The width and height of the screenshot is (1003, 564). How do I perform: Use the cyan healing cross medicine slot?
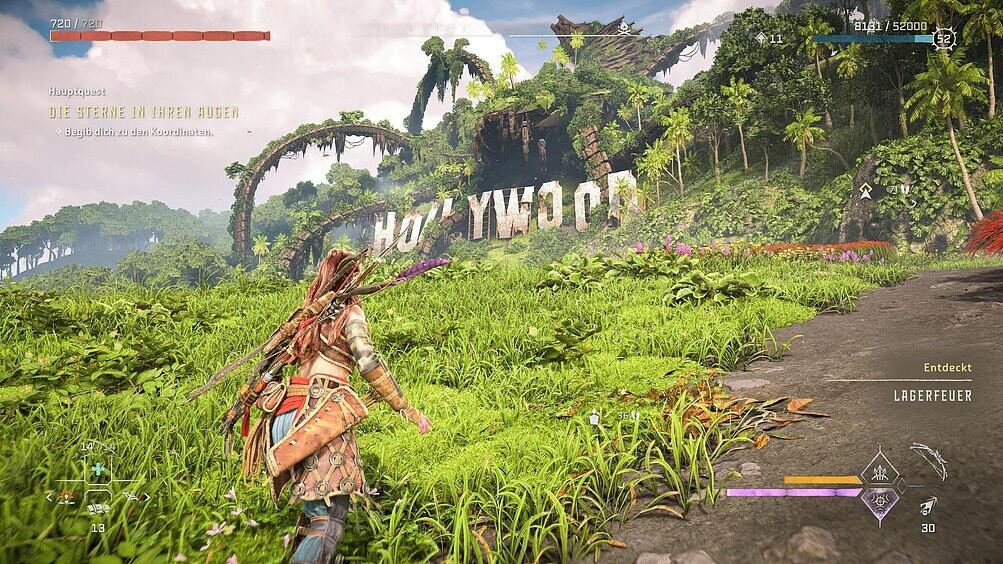pyautogui.click(x=97, y=469)
